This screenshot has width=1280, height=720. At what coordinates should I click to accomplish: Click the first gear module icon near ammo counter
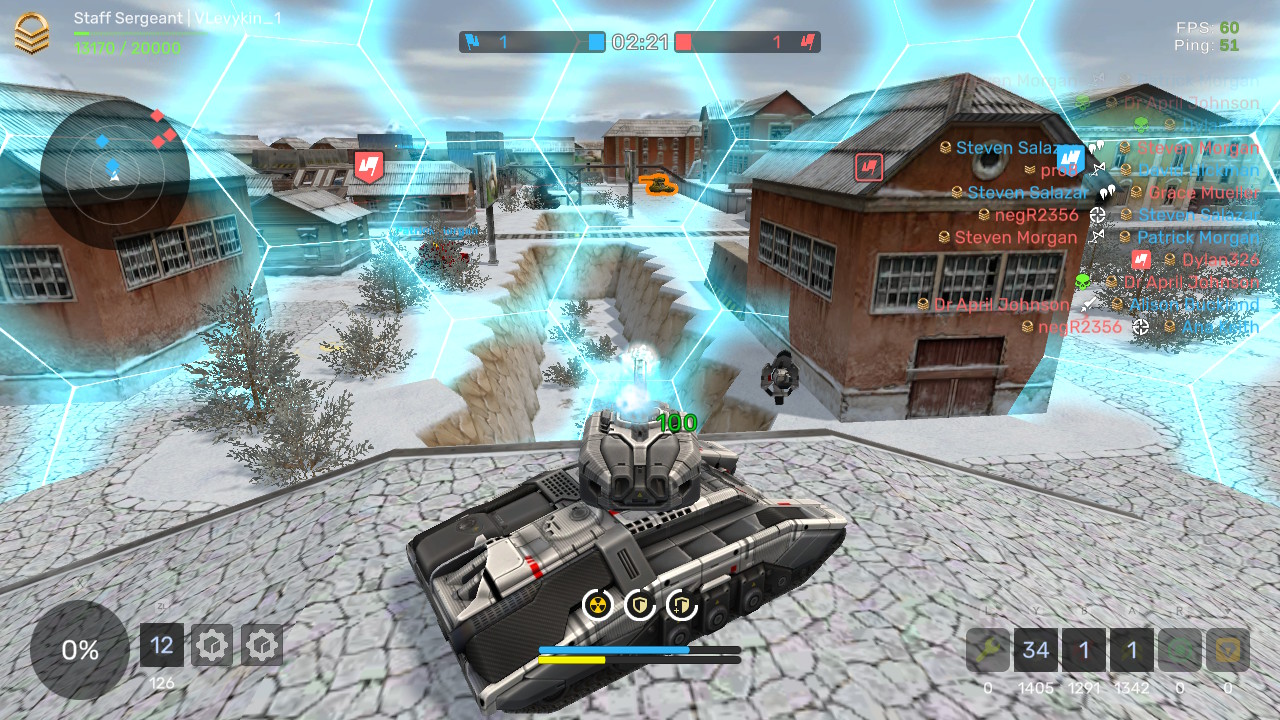[211, 645]
